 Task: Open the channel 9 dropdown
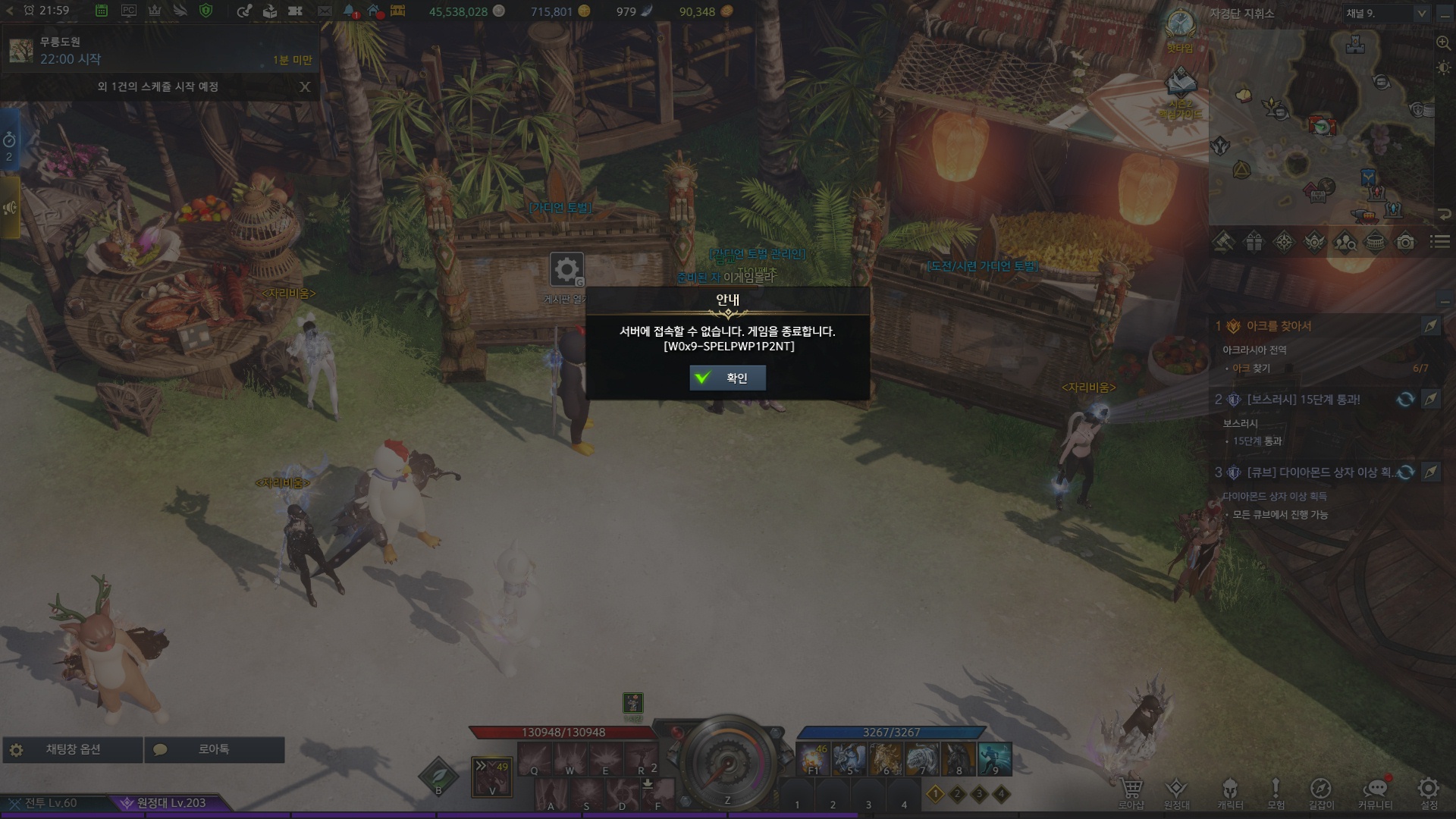tap(1385, 13)
